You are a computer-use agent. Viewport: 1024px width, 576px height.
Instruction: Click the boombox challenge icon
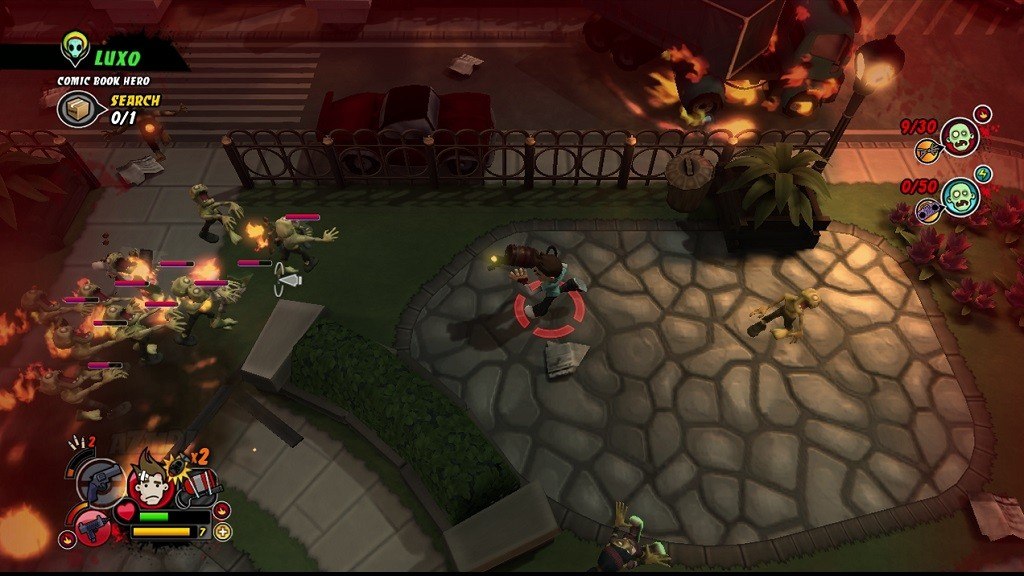point(927,210)
